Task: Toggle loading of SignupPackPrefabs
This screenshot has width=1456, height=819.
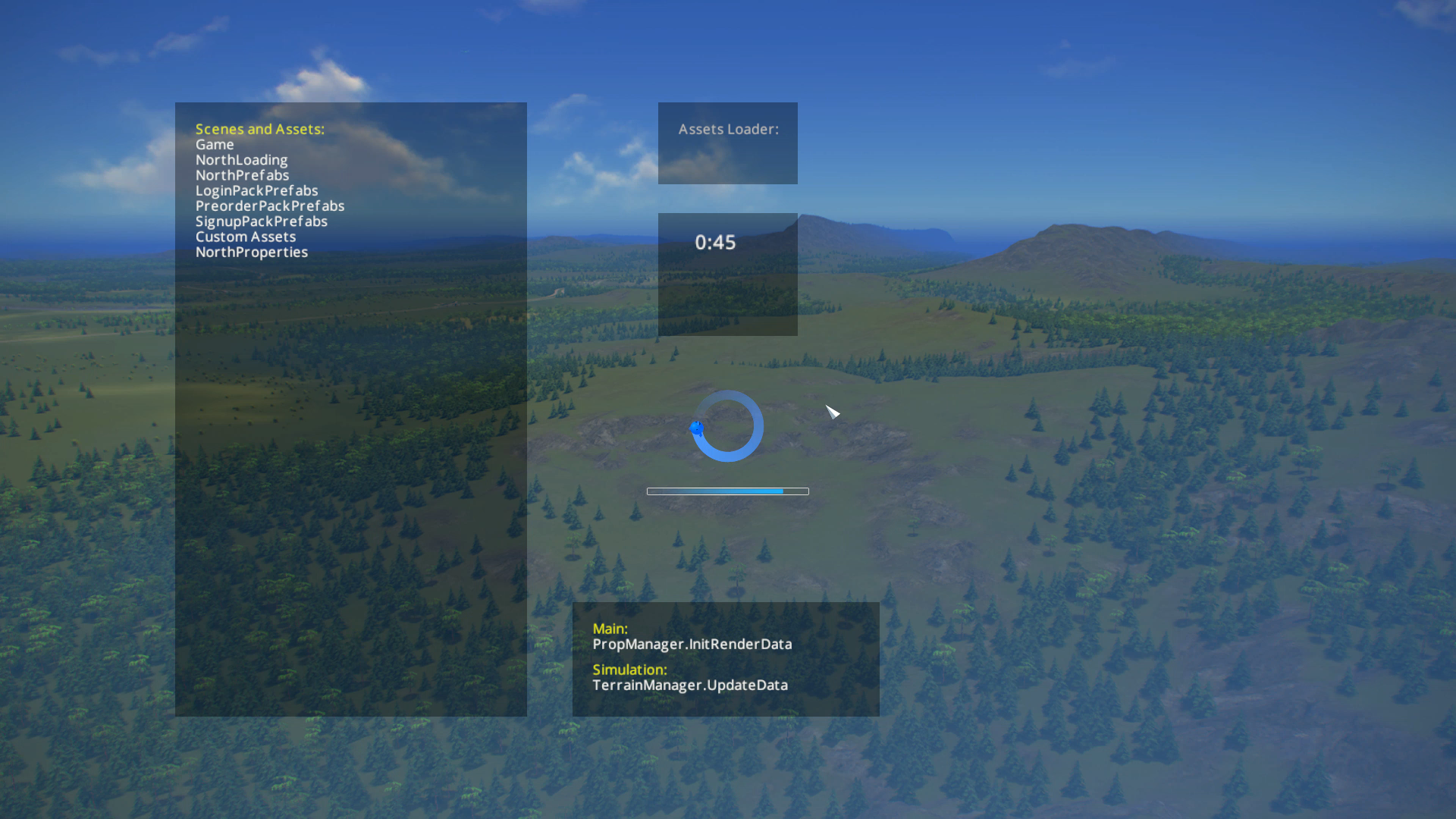Action: click(x=262, y=221)
